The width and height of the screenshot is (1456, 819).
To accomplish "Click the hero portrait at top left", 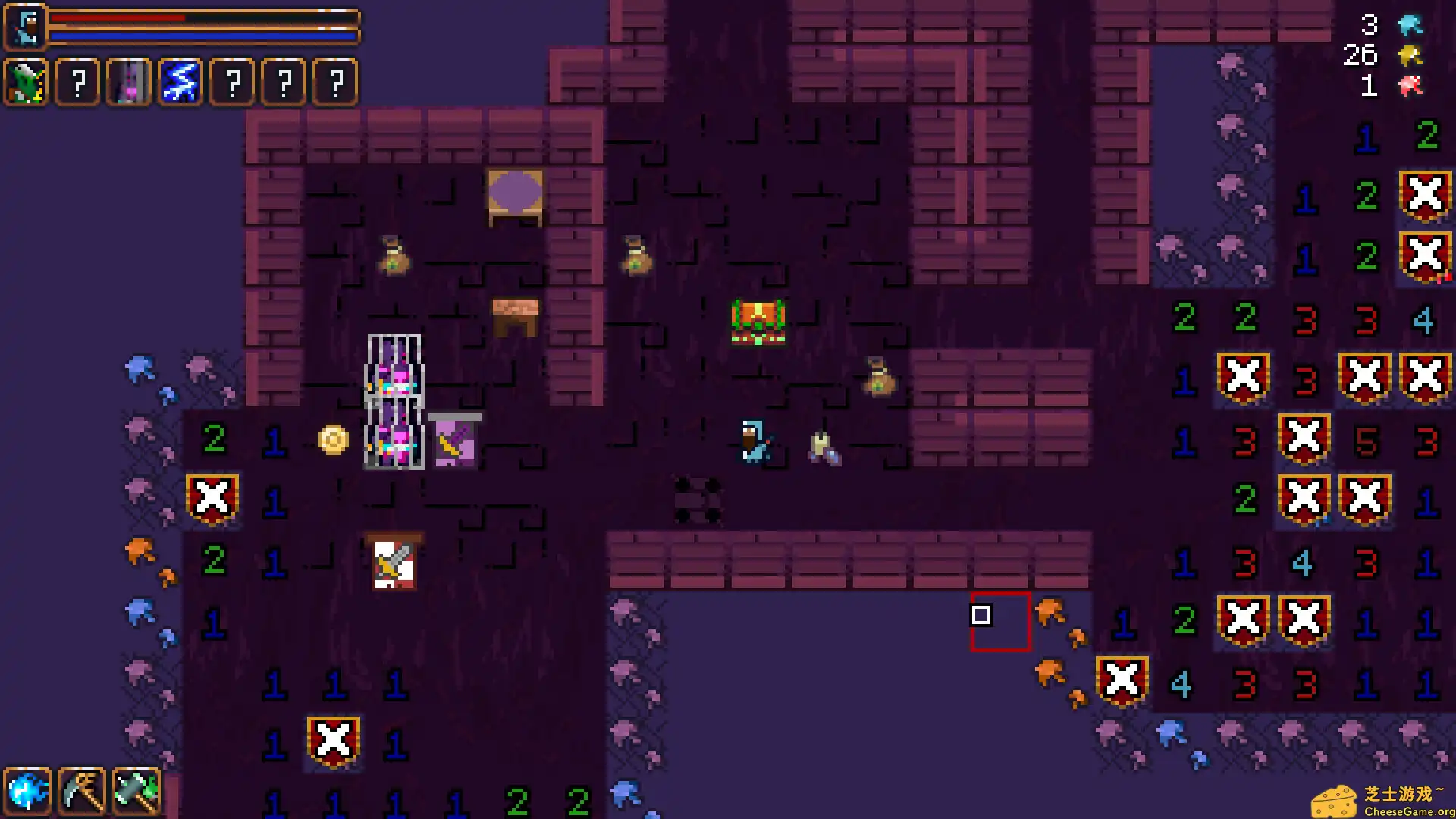I will click(25, 25).
